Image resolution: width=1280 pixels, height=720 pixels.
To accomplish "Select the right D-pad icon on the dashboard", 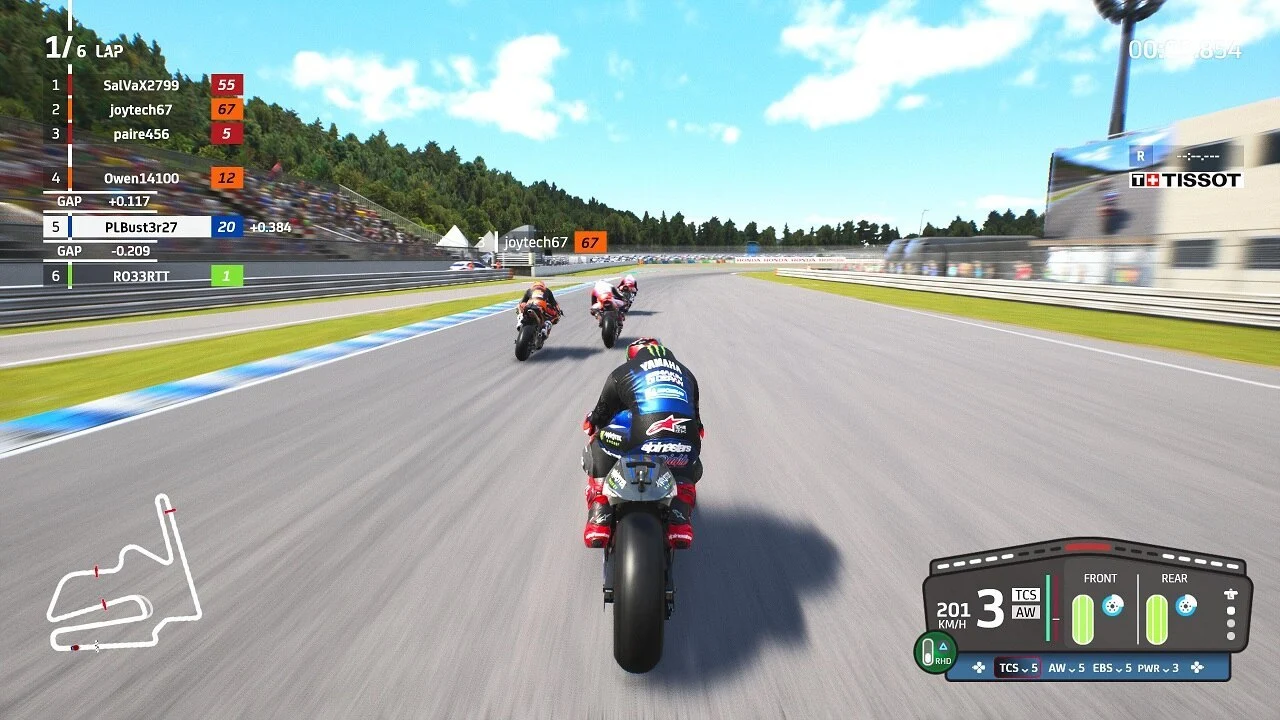I will pos(1198,667).
